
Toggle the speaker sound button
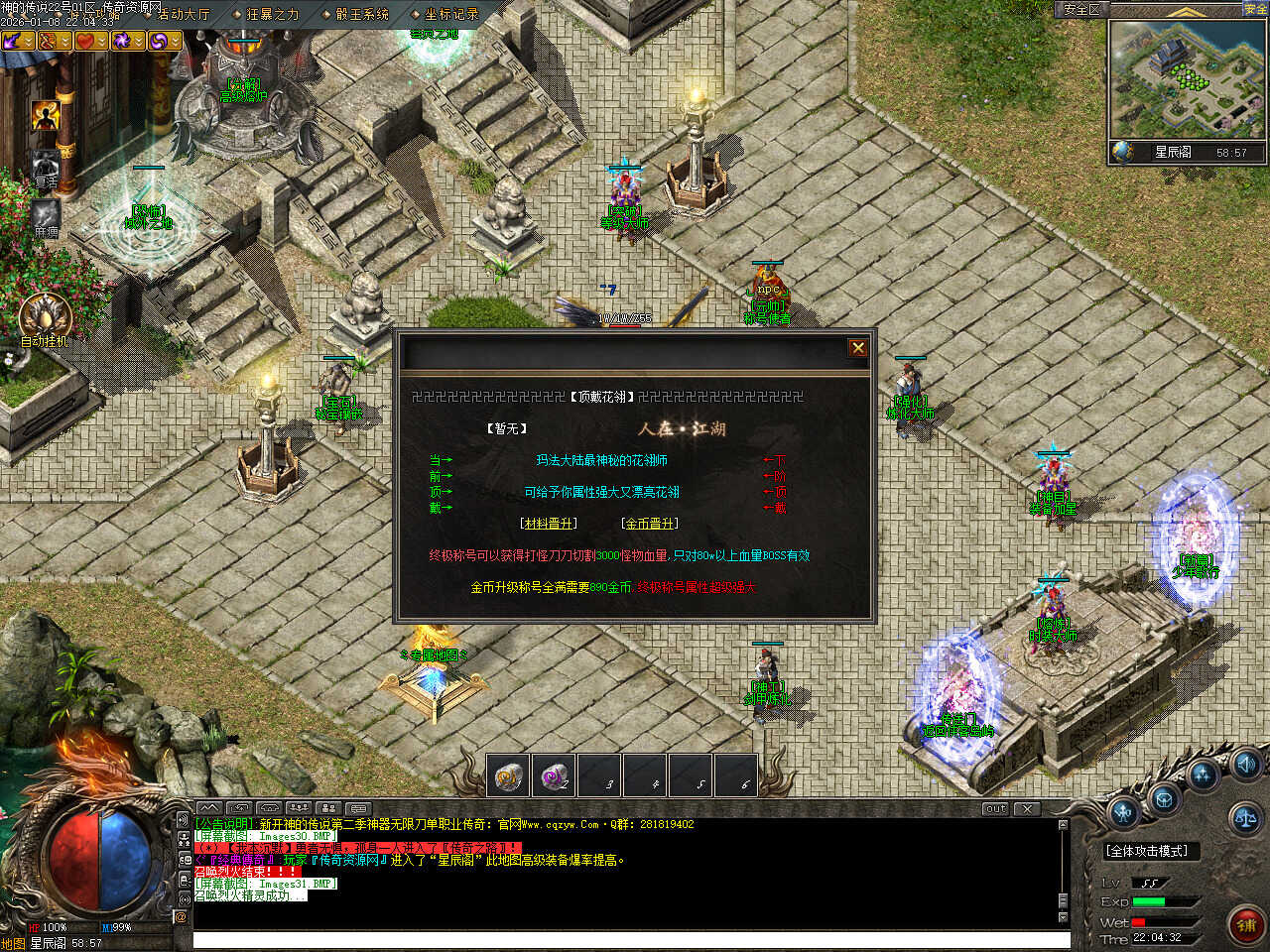point(1245,765)
